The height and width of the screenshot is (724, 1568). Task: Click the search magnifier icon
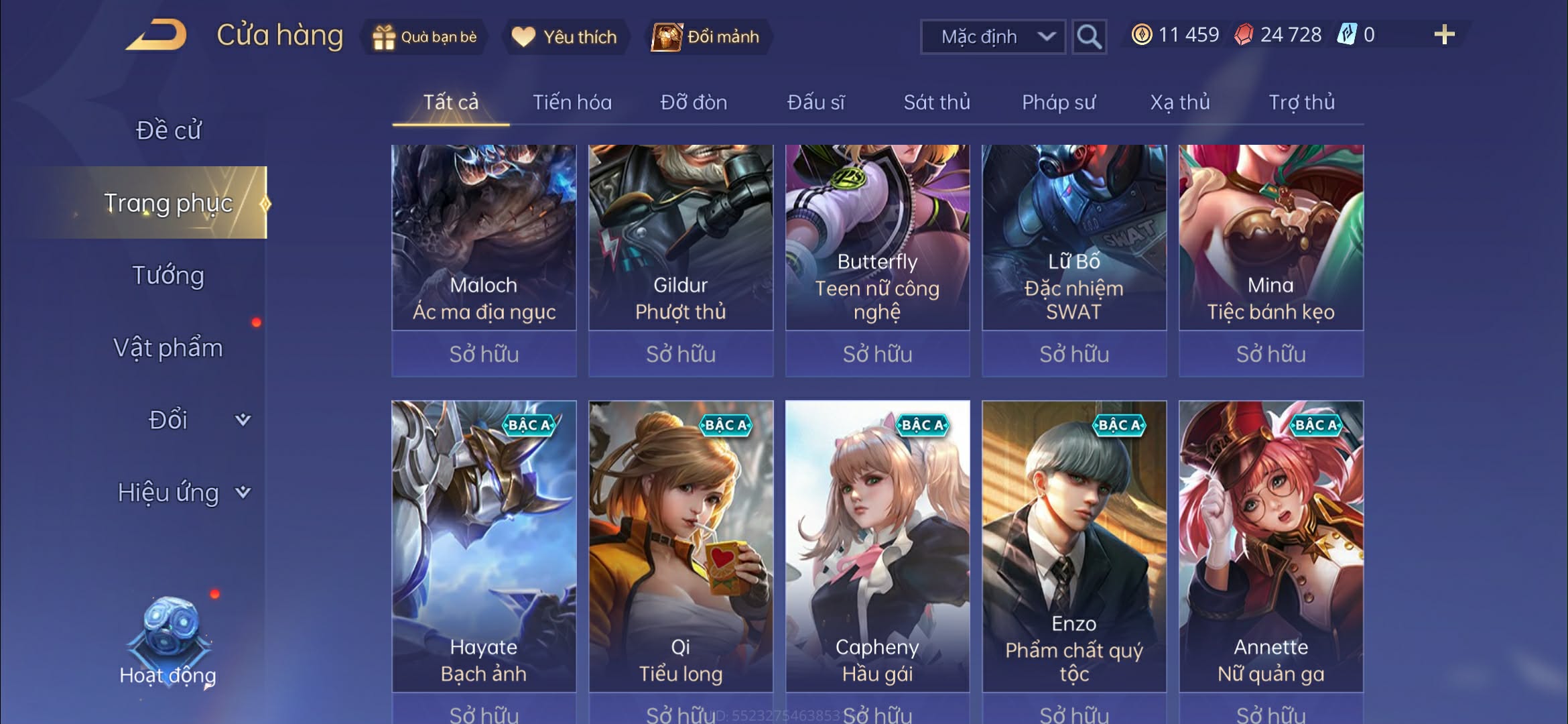1089,37
